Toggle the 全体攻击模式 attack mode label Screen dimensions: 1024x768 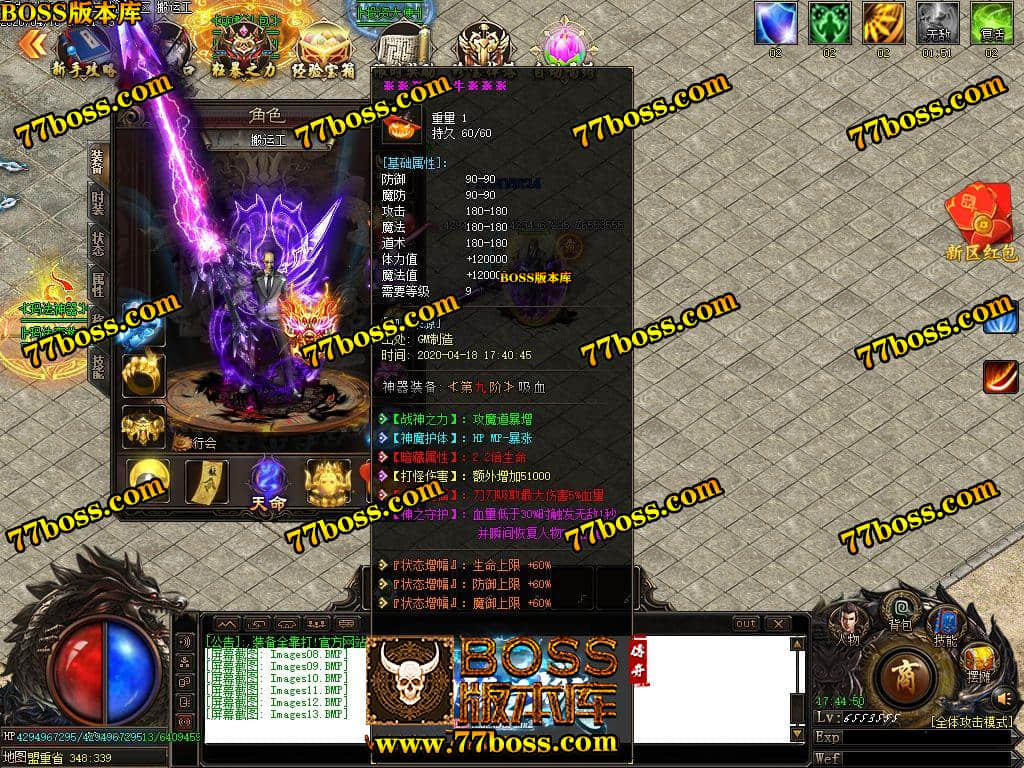click(x=971, y=721)
